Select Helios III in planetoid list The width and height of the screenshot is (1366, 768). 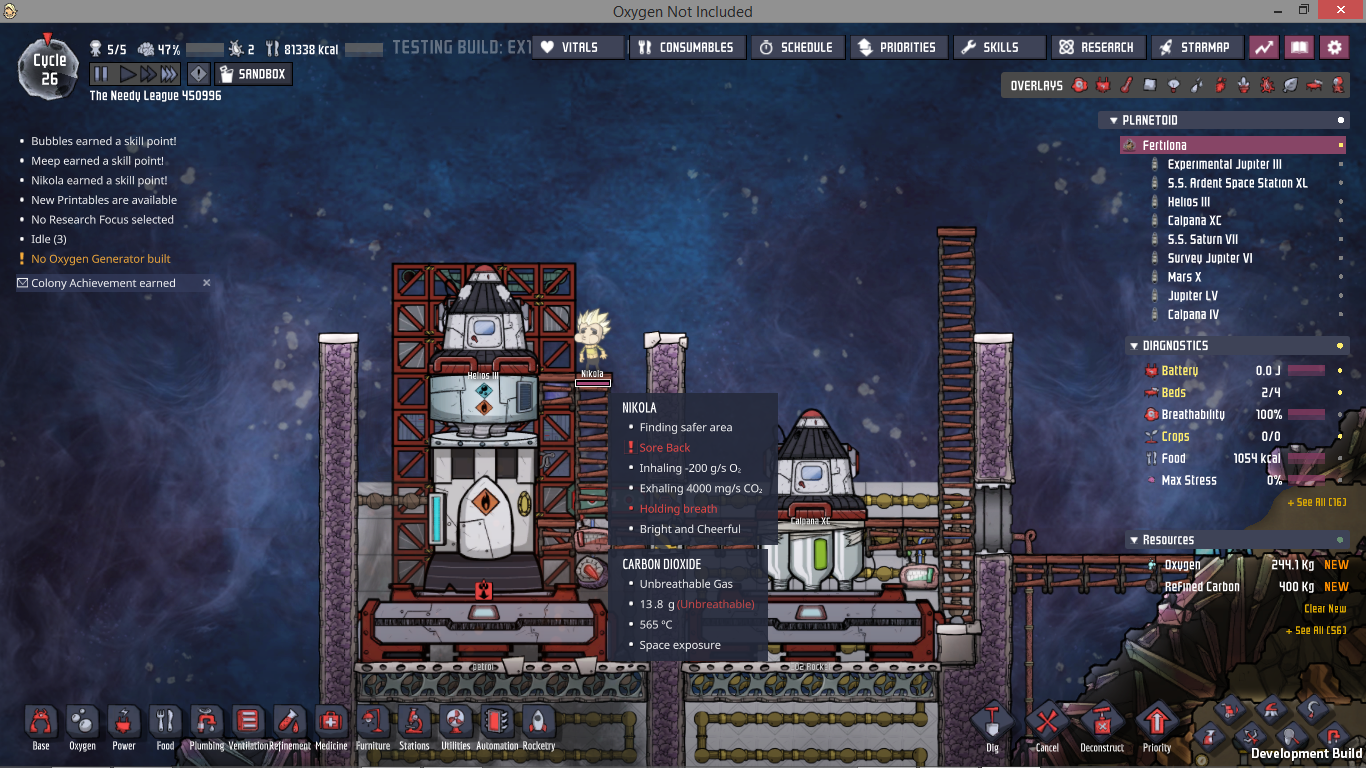click(x=1188, y=202)
